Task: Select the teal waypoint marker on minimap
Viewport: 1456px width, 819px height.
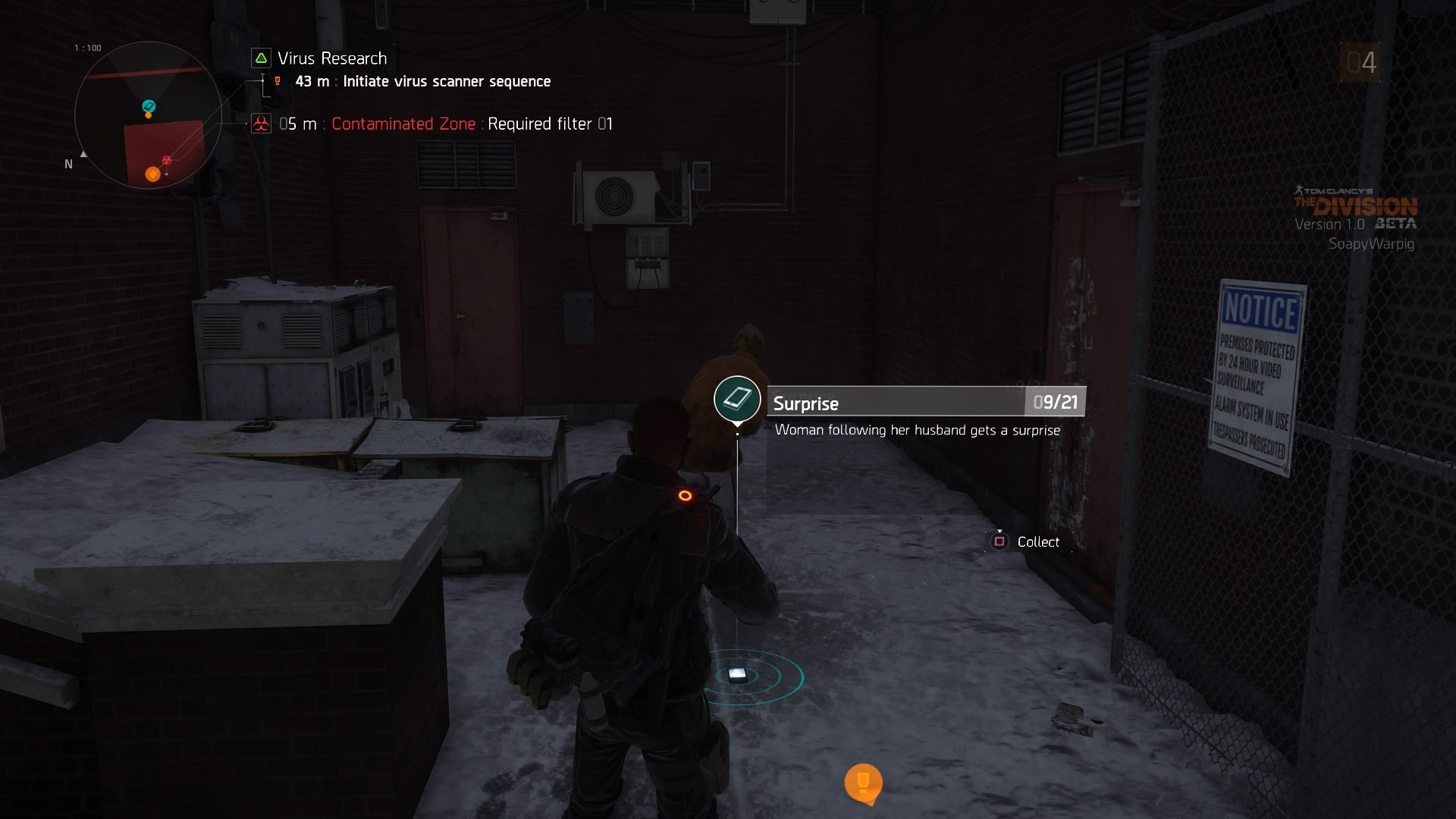Action: 149,107
